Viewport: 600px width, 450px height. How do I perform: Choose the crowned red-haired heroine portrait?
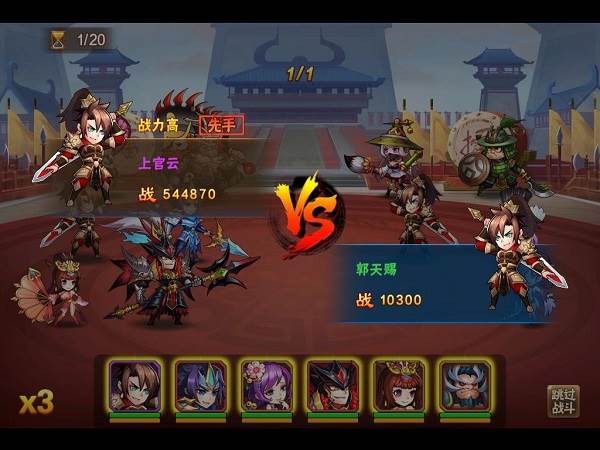[x=399, y=385]
